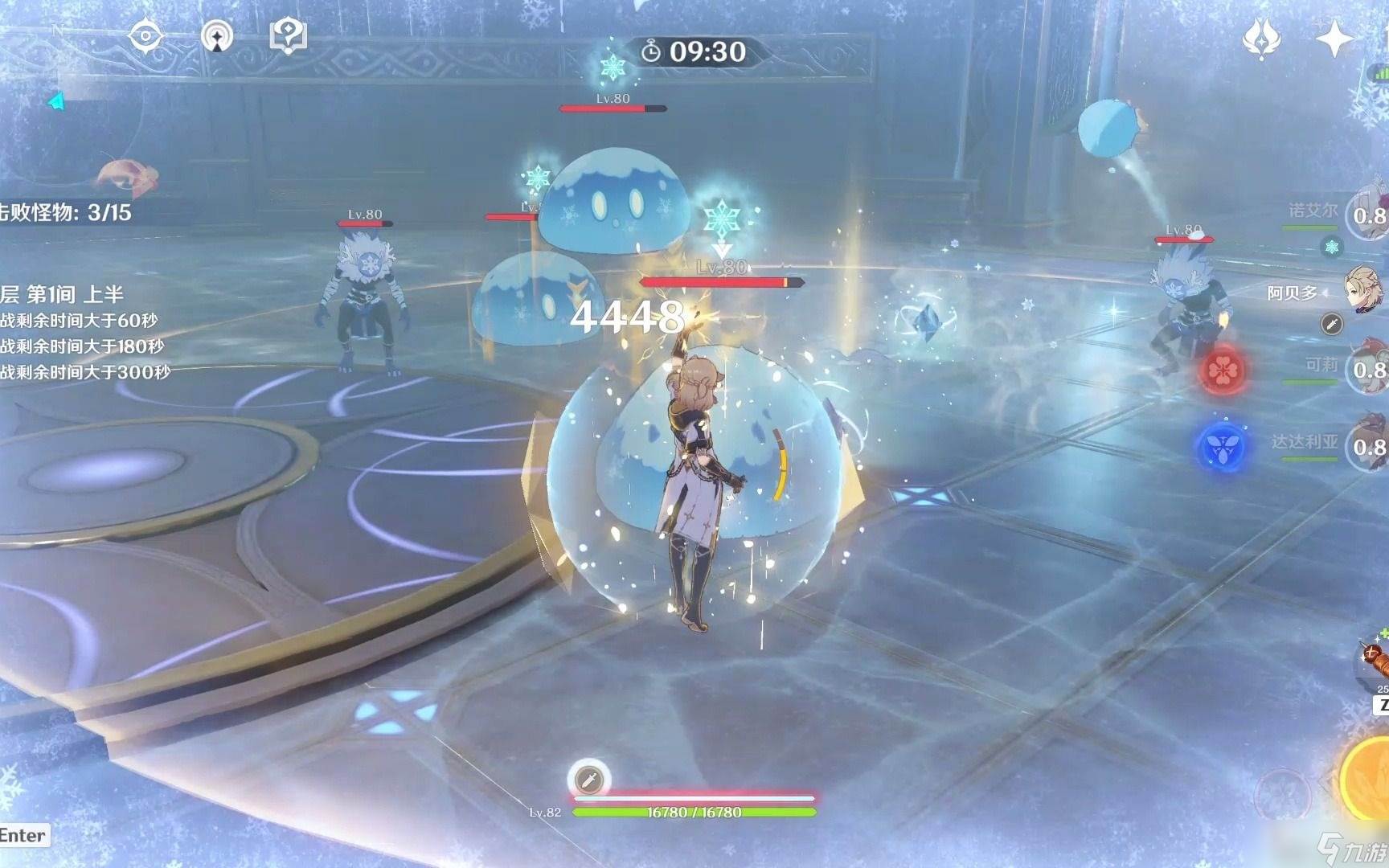Open the chat box labeled Enter
This screenshot has height=868, width=1389.
[x=24, y=836]
